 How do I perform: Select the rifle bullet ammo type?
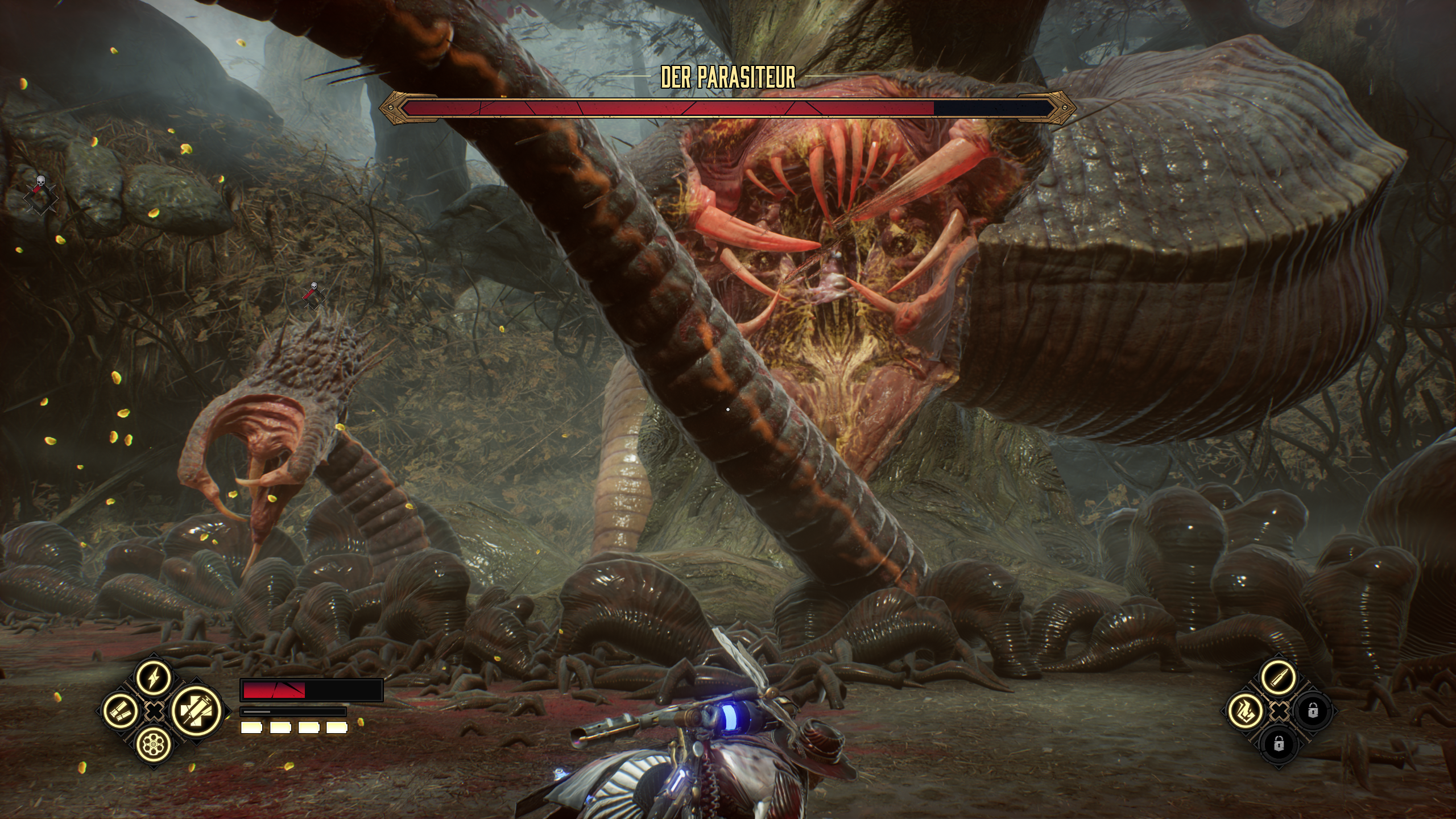pos(1278,678)
